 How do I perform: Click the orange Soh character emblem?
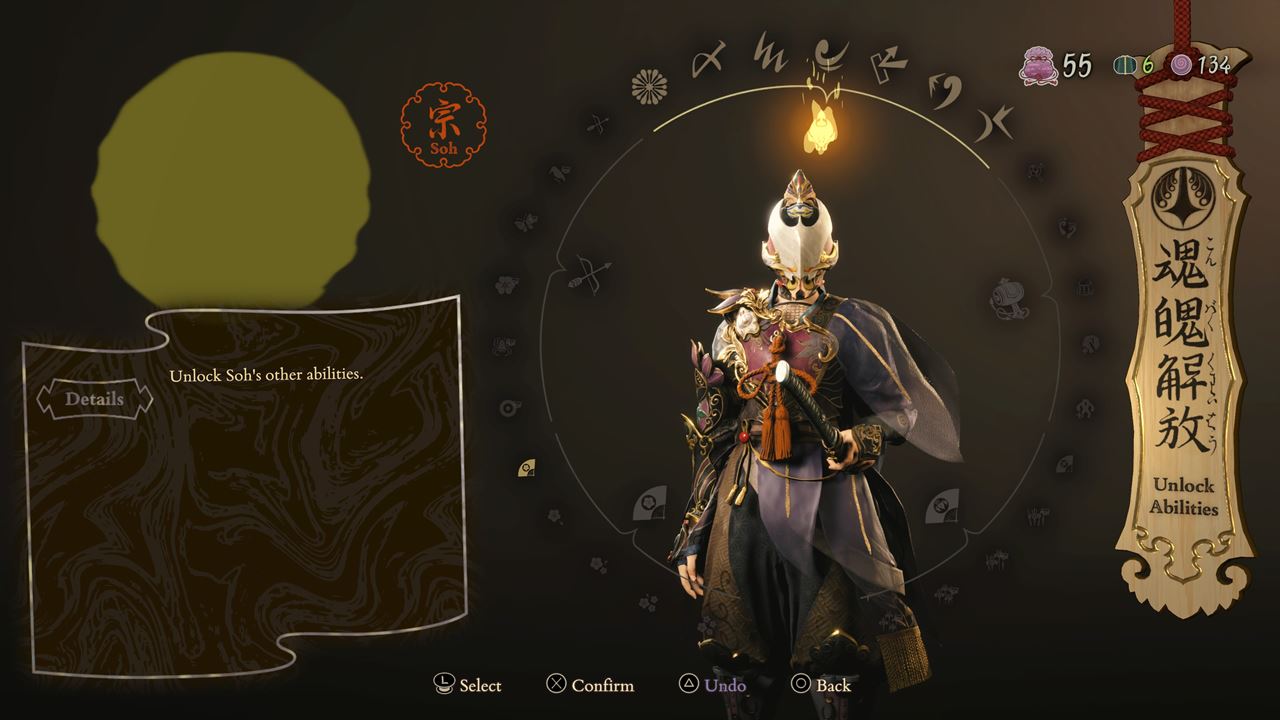[x=443, y=125]
